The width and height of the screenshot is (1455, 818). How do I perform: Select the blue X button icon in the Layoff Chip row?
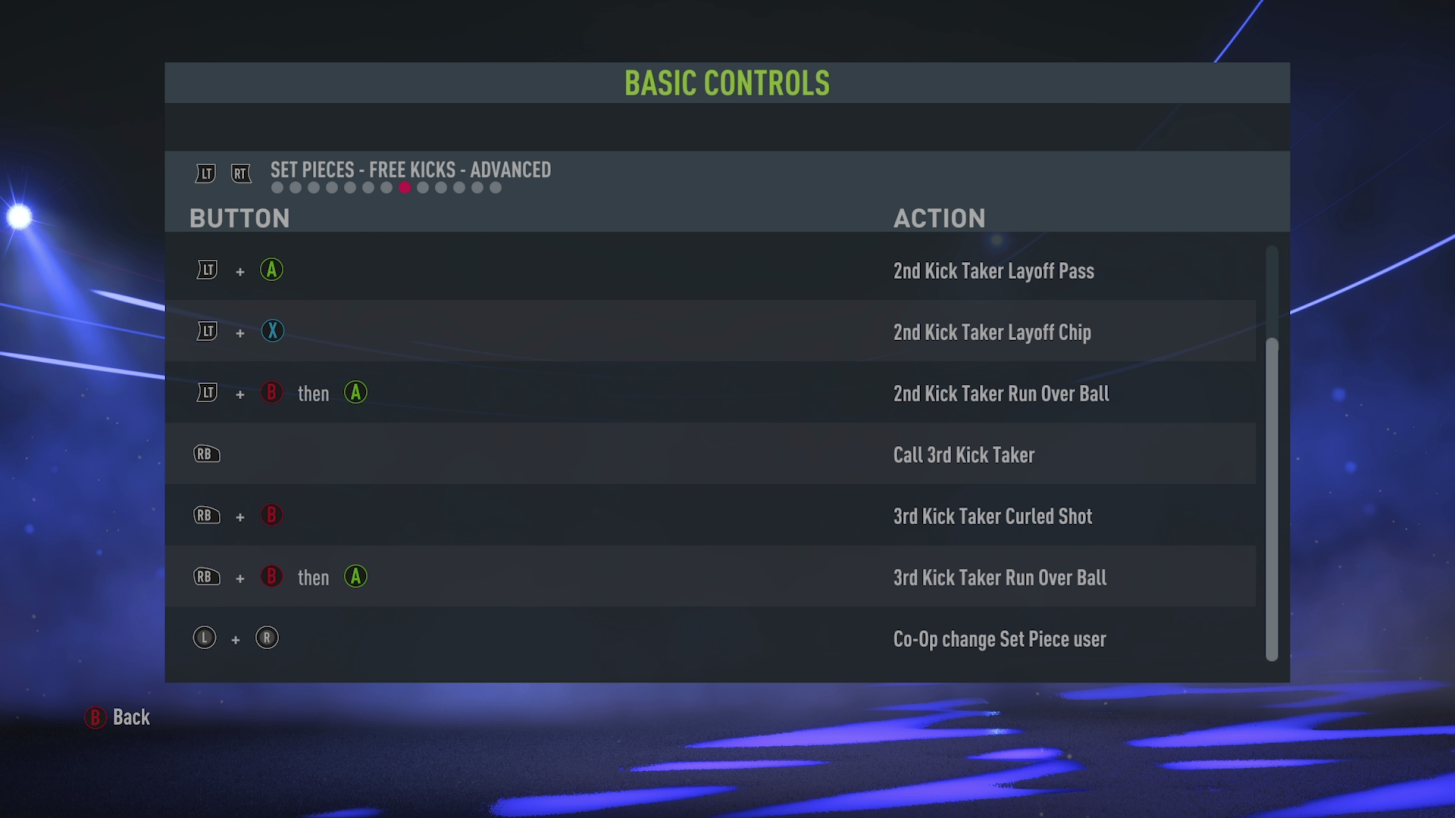click(272, 331)
